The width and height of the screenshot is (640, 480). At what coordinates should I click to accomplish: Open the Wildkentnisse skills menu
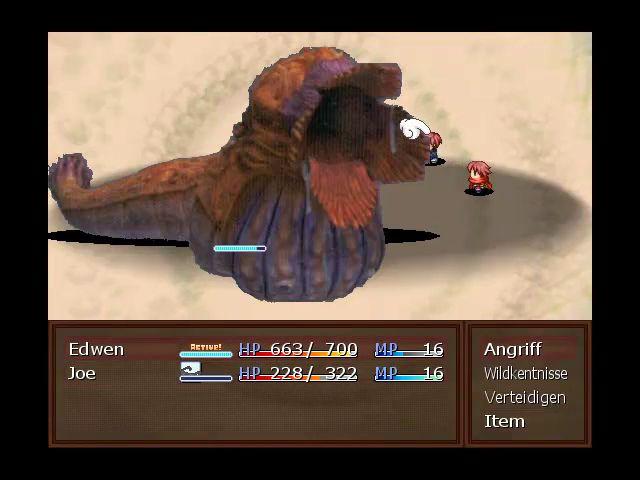(x=525, y=373)
